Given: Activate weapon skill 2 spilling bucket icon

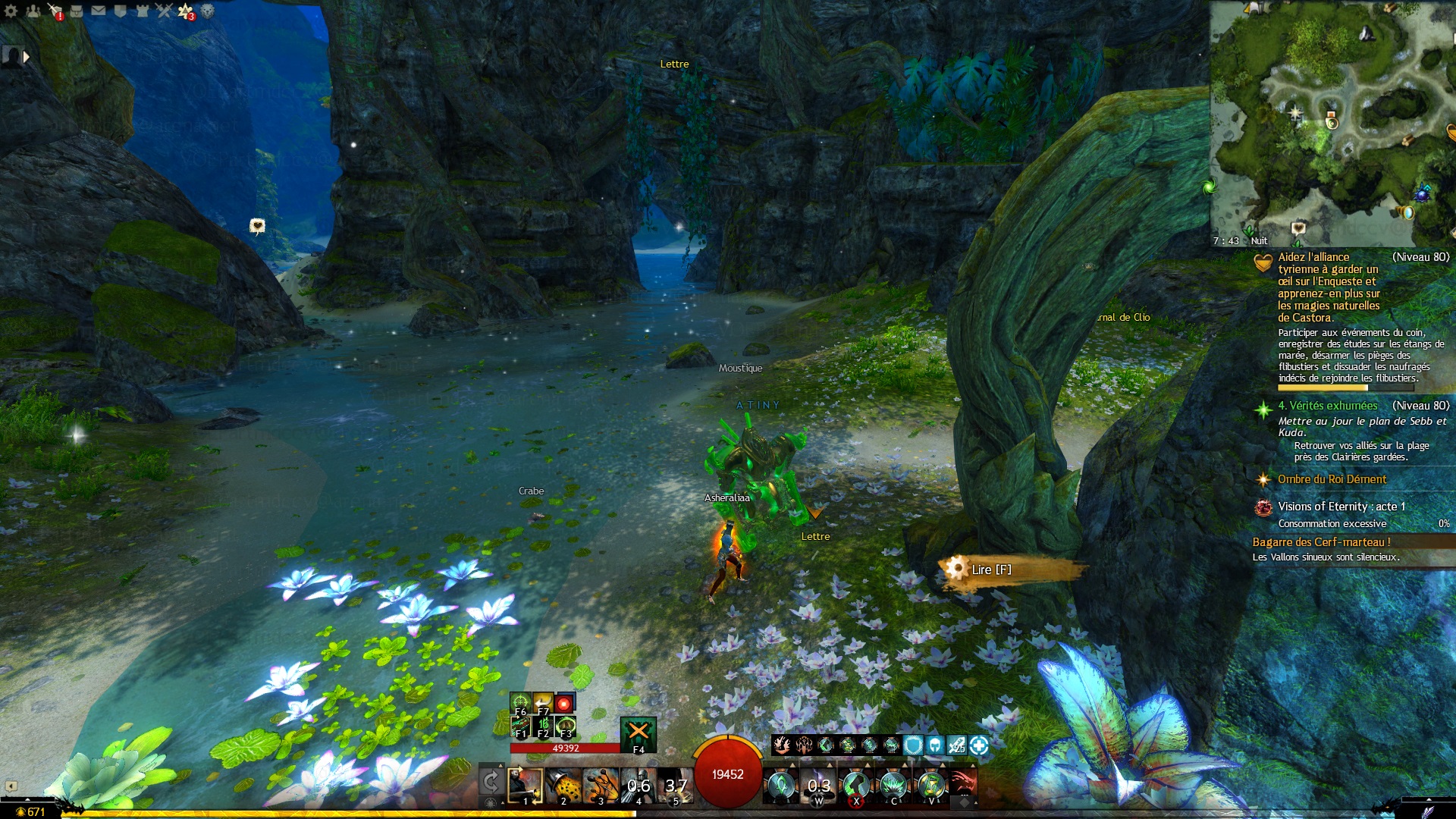Looking at the screenshot, I should (x=563, y=786).
